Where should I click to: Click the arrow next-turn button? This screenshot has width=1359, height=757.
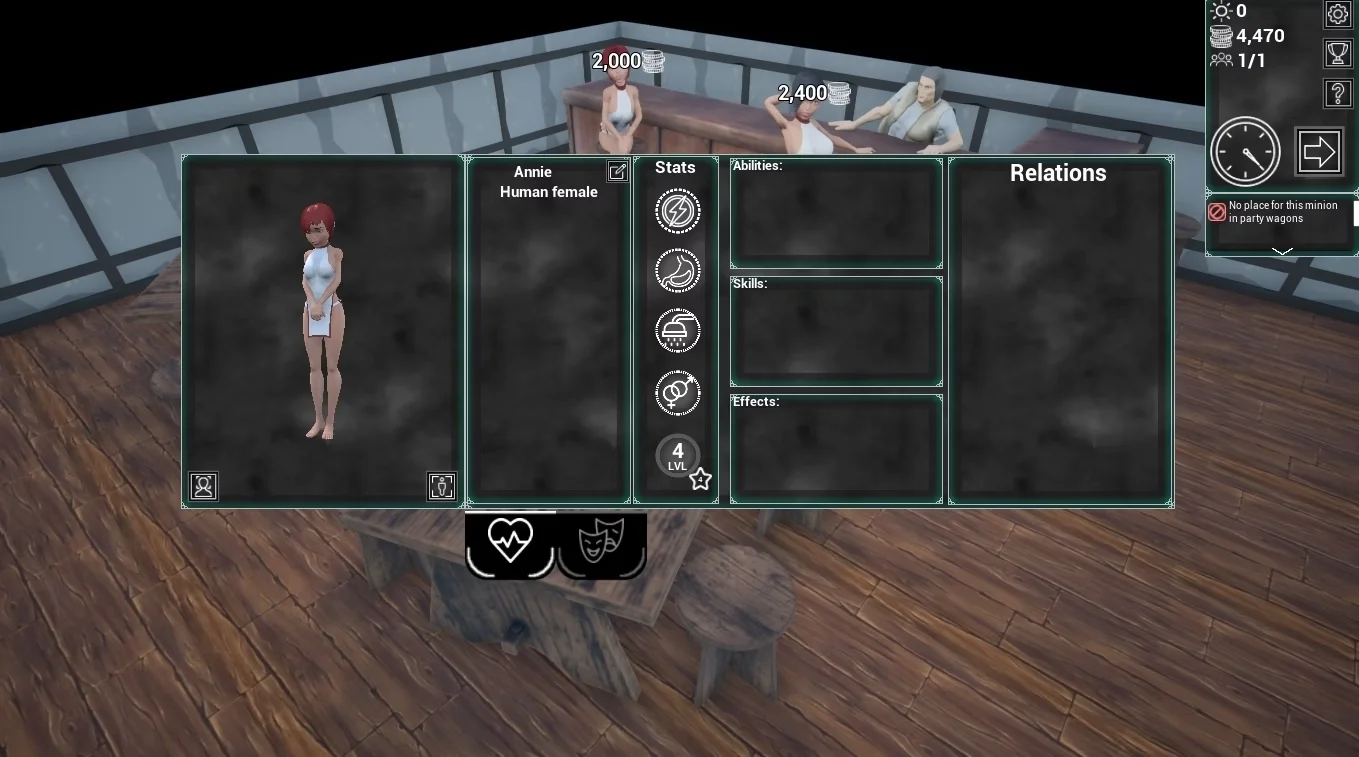1319,152
